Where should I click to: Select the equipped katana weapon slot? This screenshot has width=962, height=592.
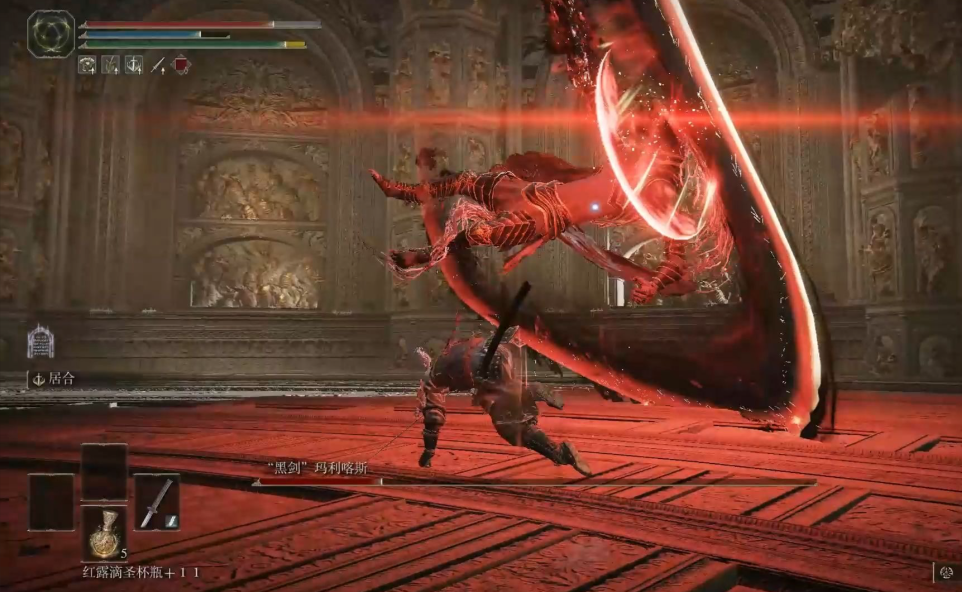[156, 502]
